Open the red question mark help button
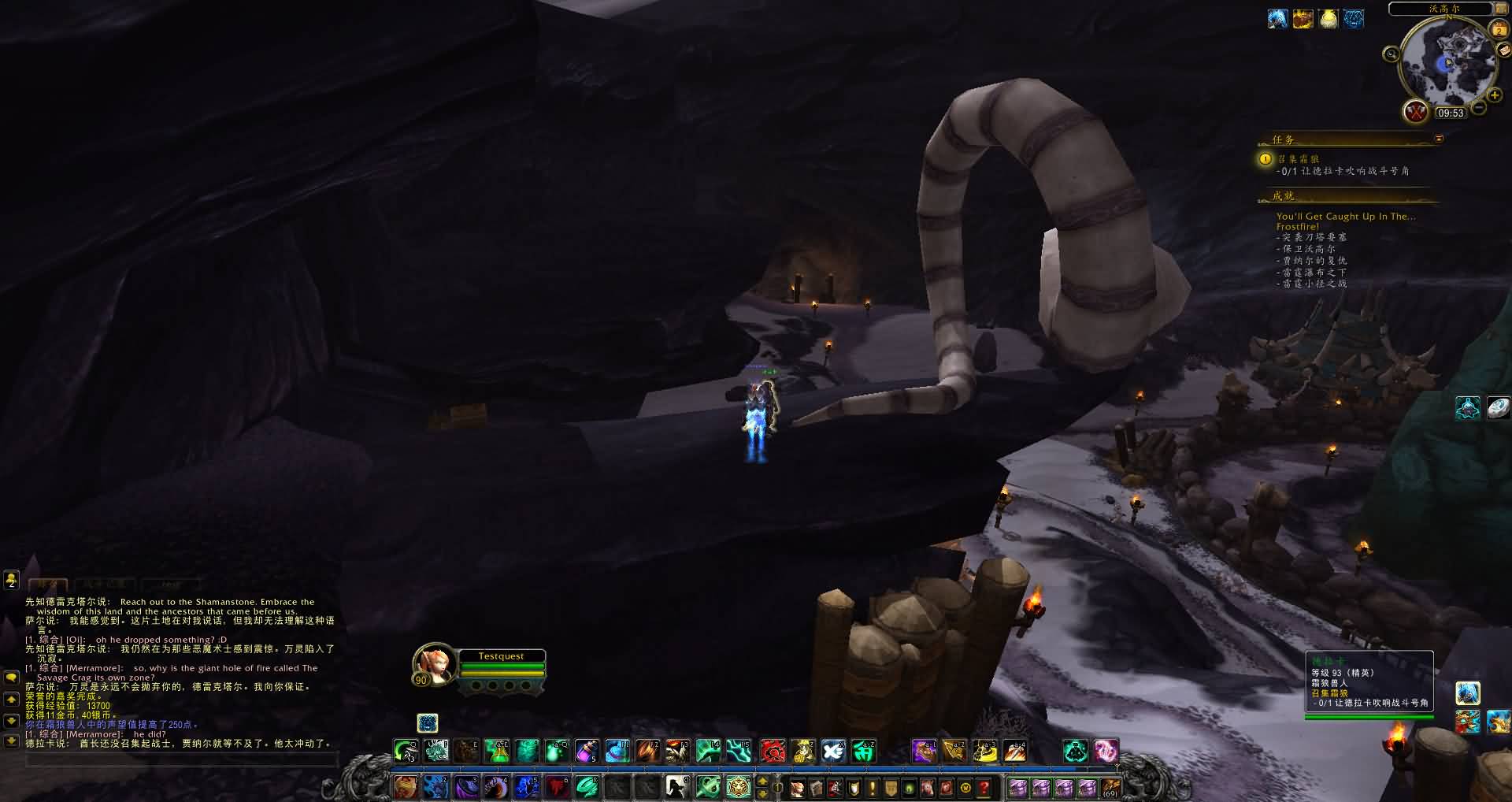Viewport: 1512px width, 802px height. coord(984,787)
